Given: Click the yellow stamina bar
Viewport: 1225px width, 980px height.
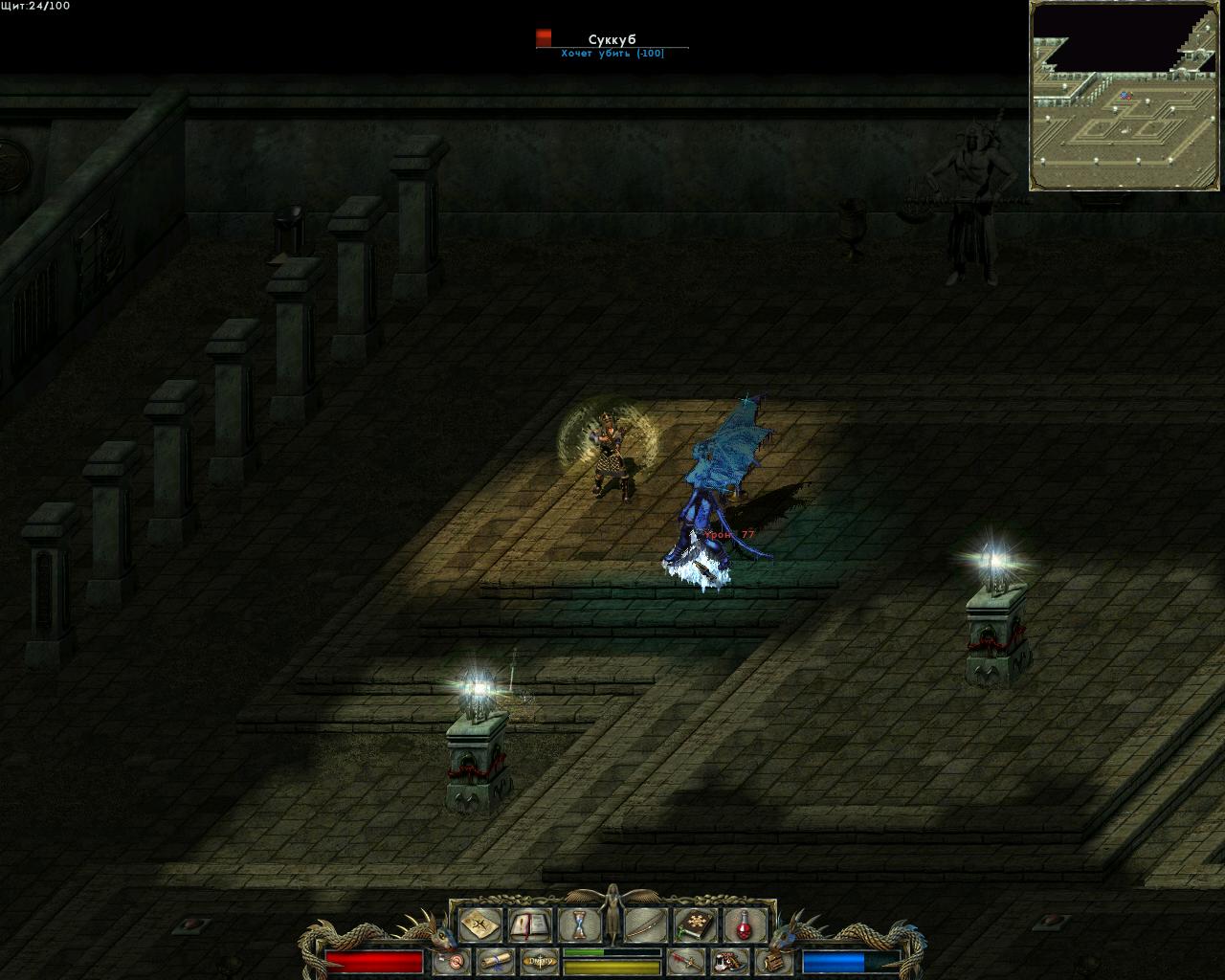Looking at the screenshot, I should (x=612, y=967).
